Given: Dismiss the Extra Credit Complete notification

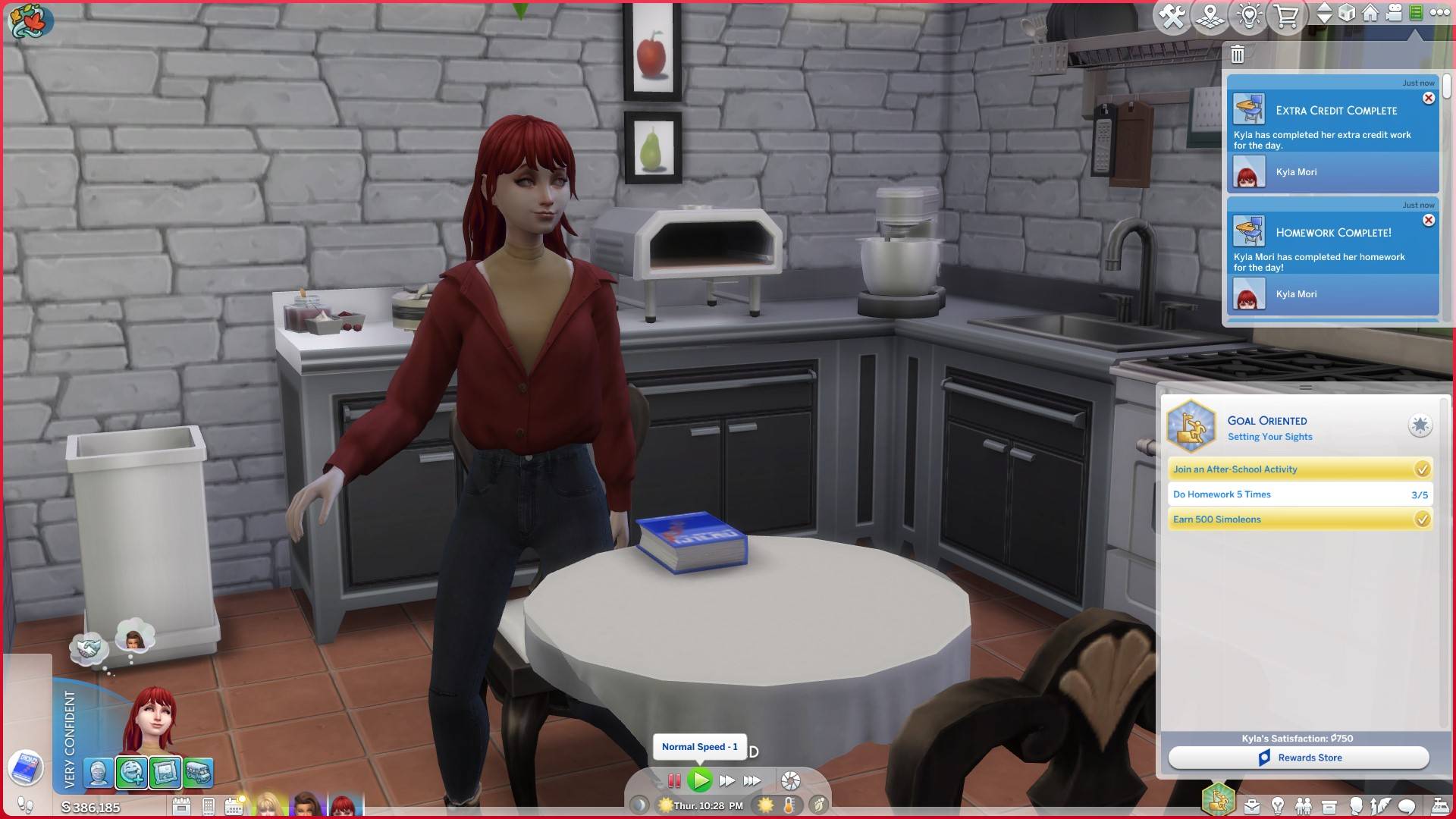Looking at the screenshot, I should (x=1429, y=98).
